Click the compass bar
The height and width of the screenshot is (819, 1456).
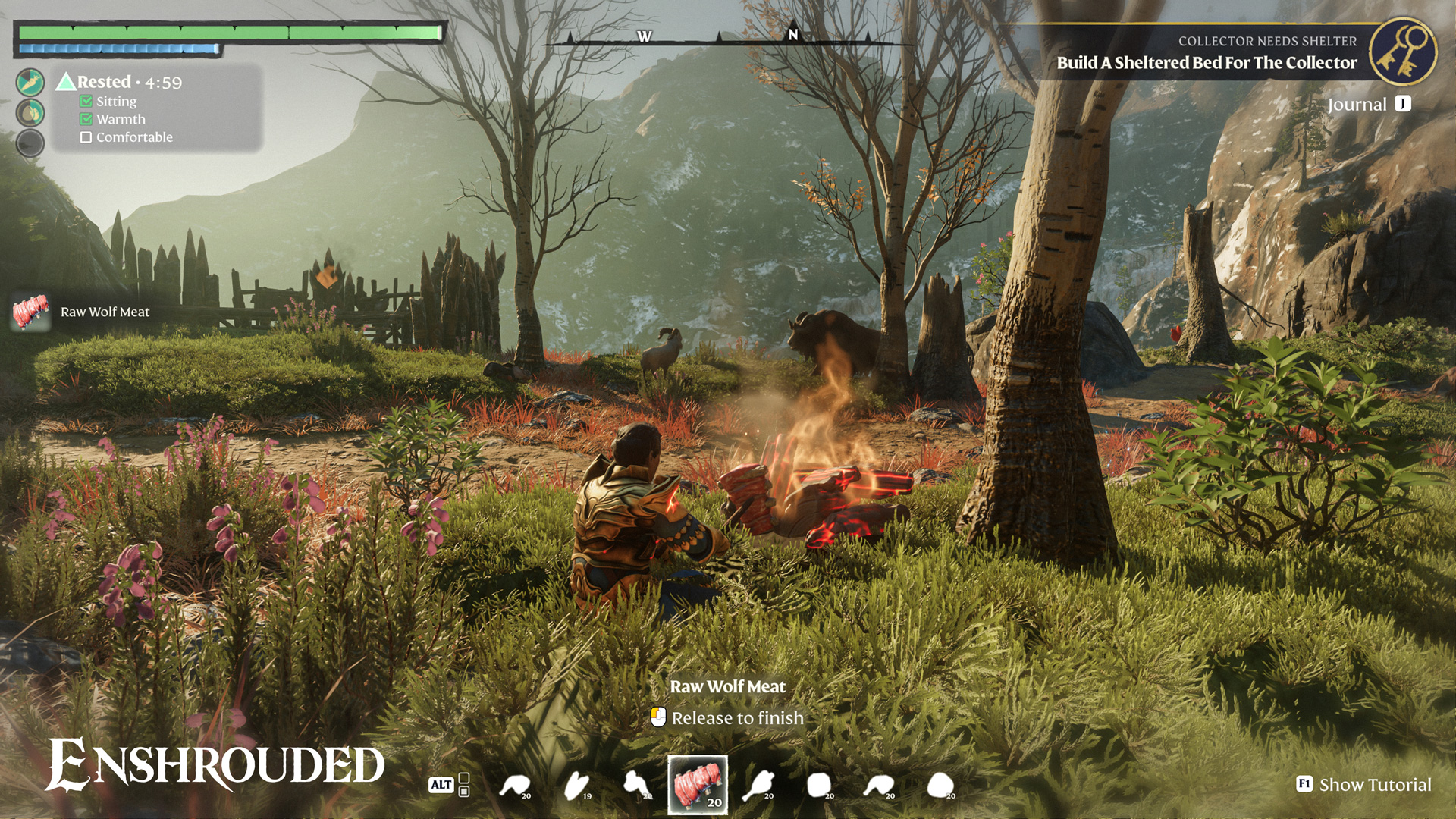tap(728, 38)
